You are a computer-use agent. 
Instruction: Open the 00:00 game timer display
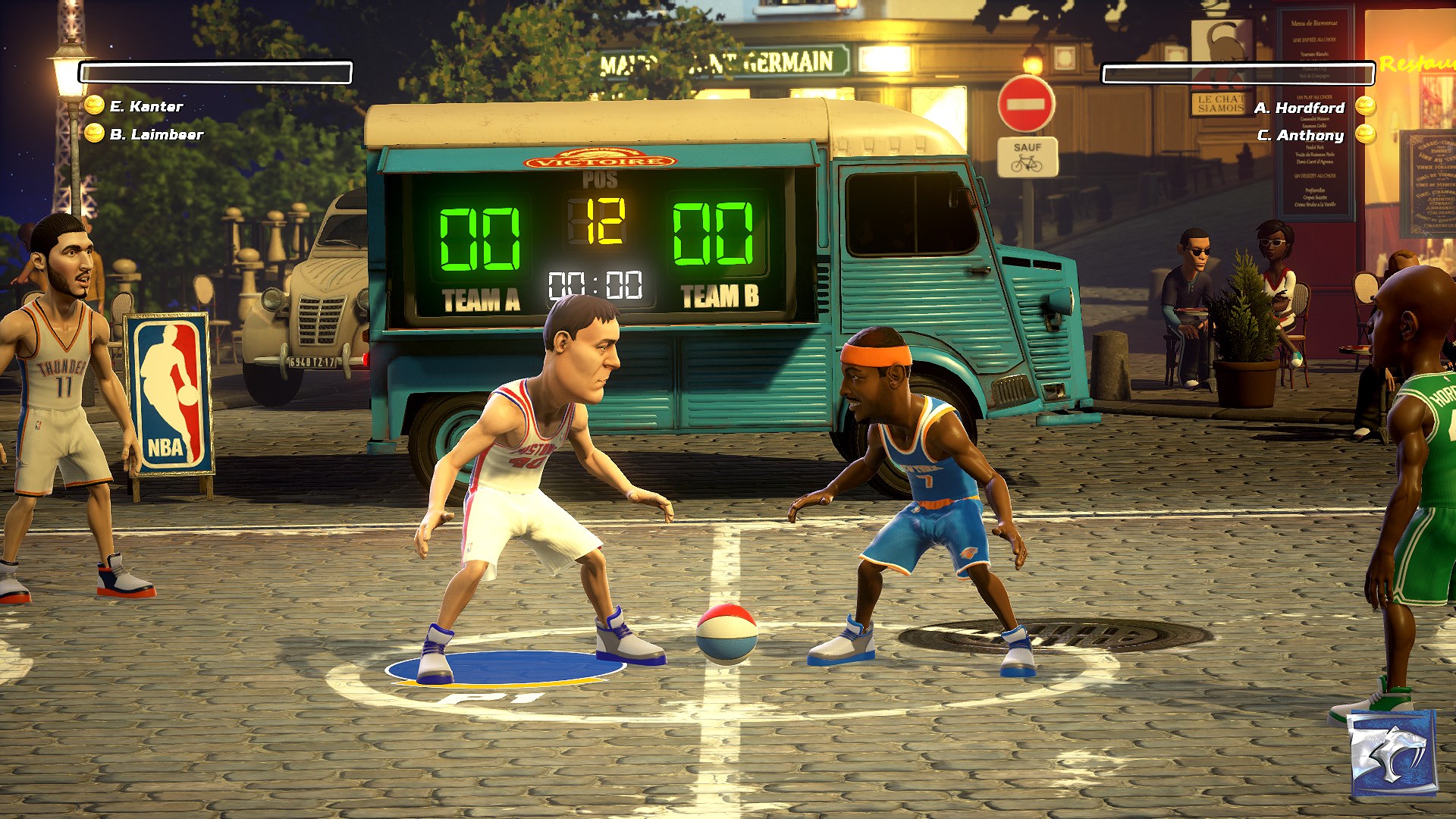595,284
